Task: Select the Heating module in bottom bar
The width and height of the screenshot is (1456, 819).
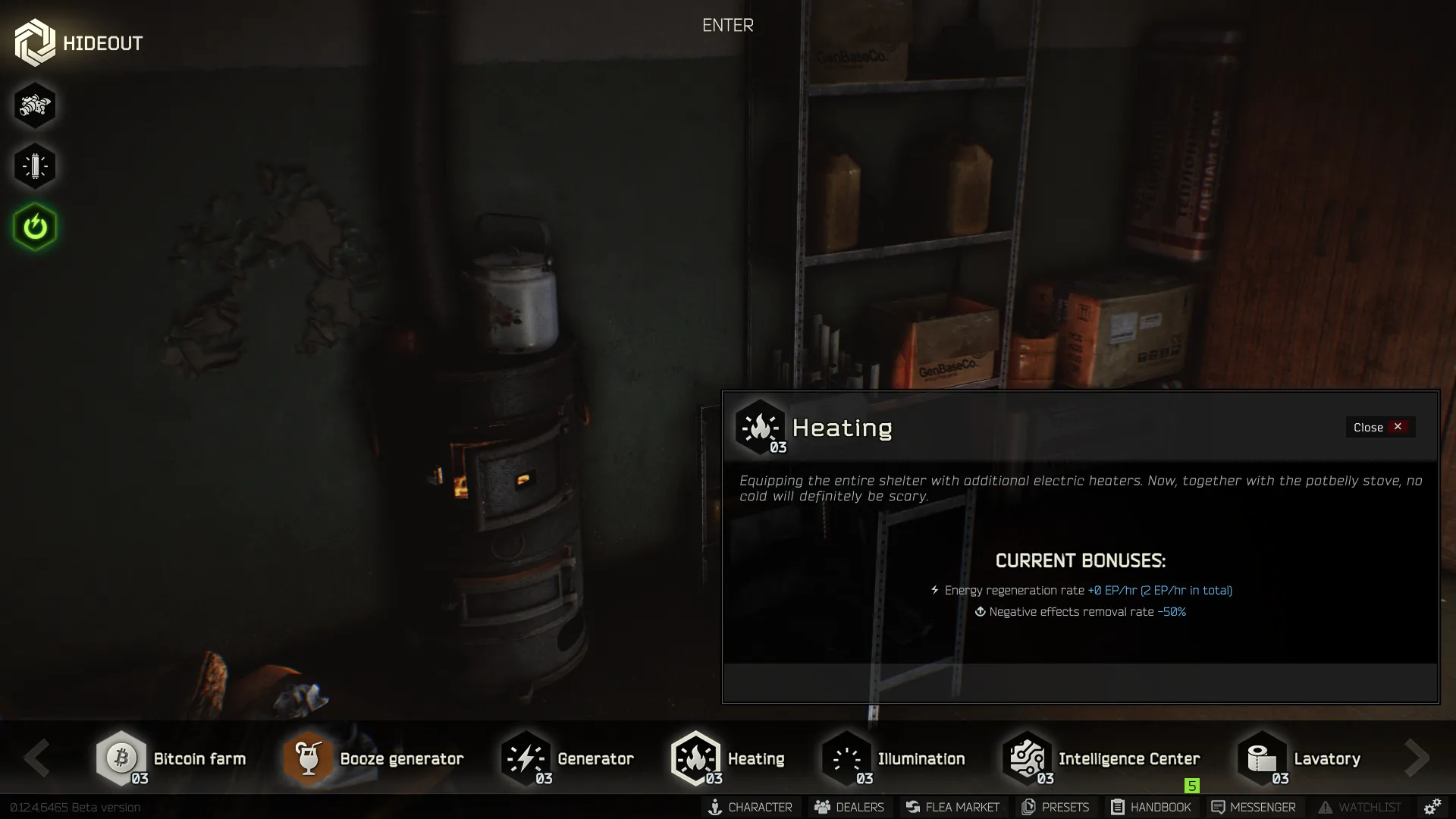Action: [697, 758]
